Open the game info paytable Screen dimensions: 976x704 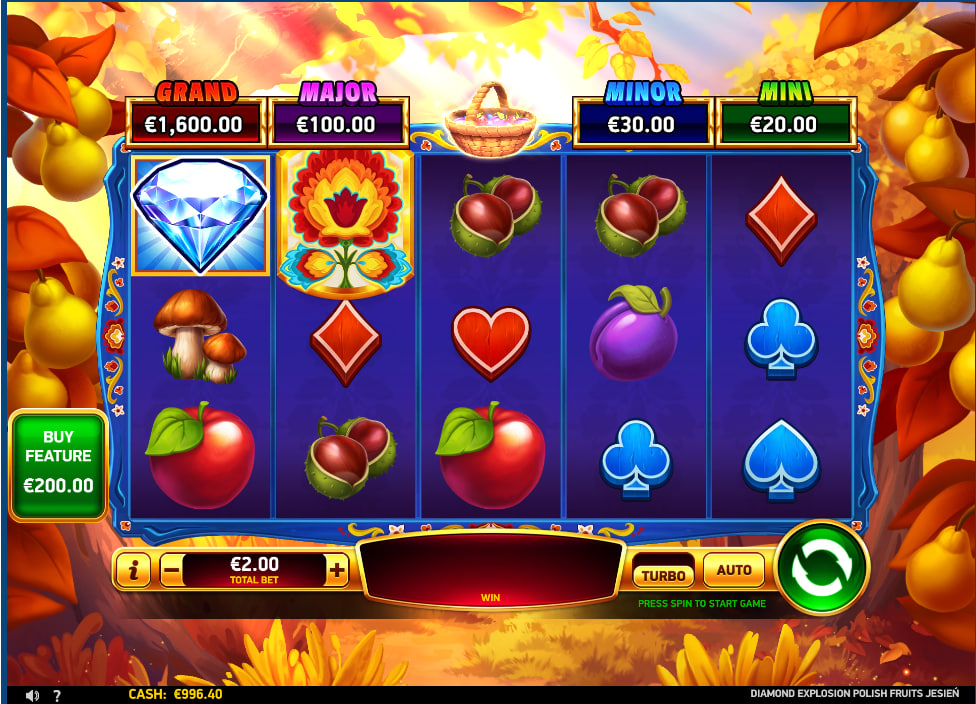pyautogui.click(x=133, y=571)
